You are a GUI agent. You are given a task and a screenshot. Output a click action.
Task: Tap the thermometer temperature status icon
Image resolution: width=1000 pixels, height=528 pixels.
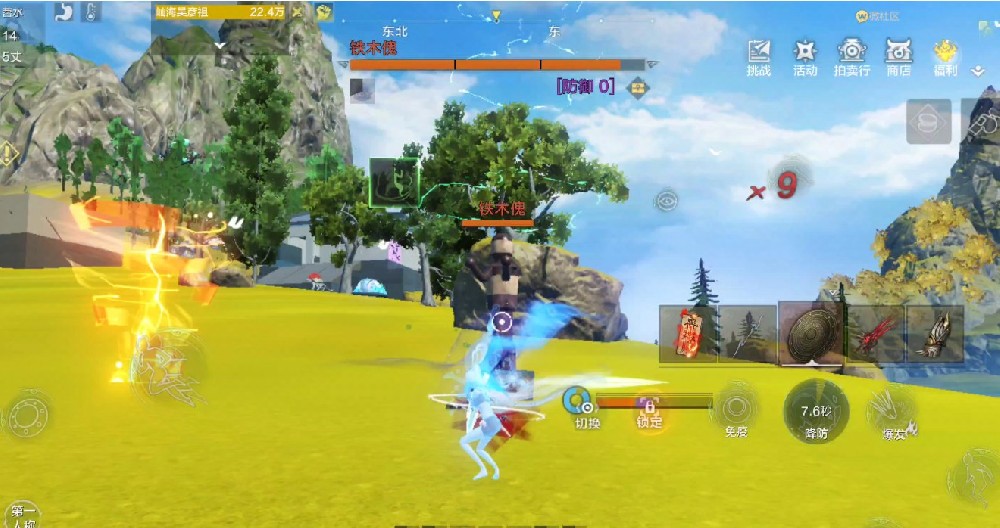click(91, 12)
